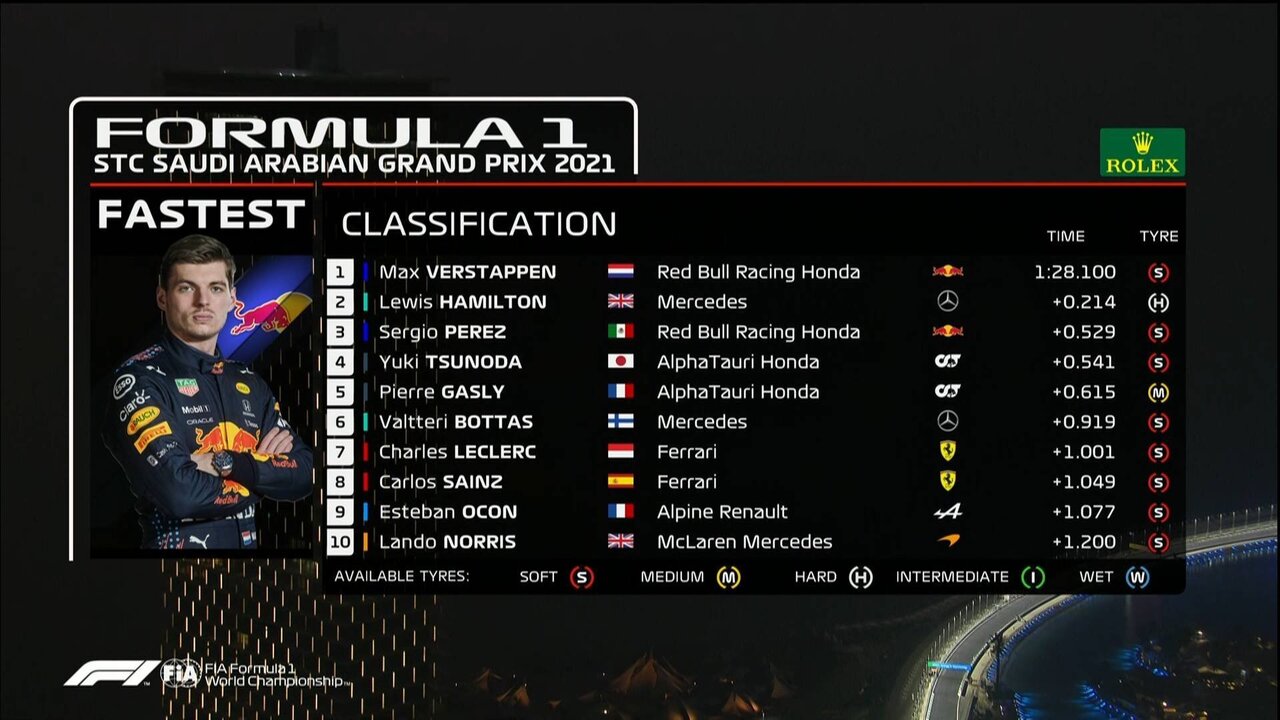Choose Charles Leclerc's classification entry
The image size is (1280, 720).
(x=457, y=452)
